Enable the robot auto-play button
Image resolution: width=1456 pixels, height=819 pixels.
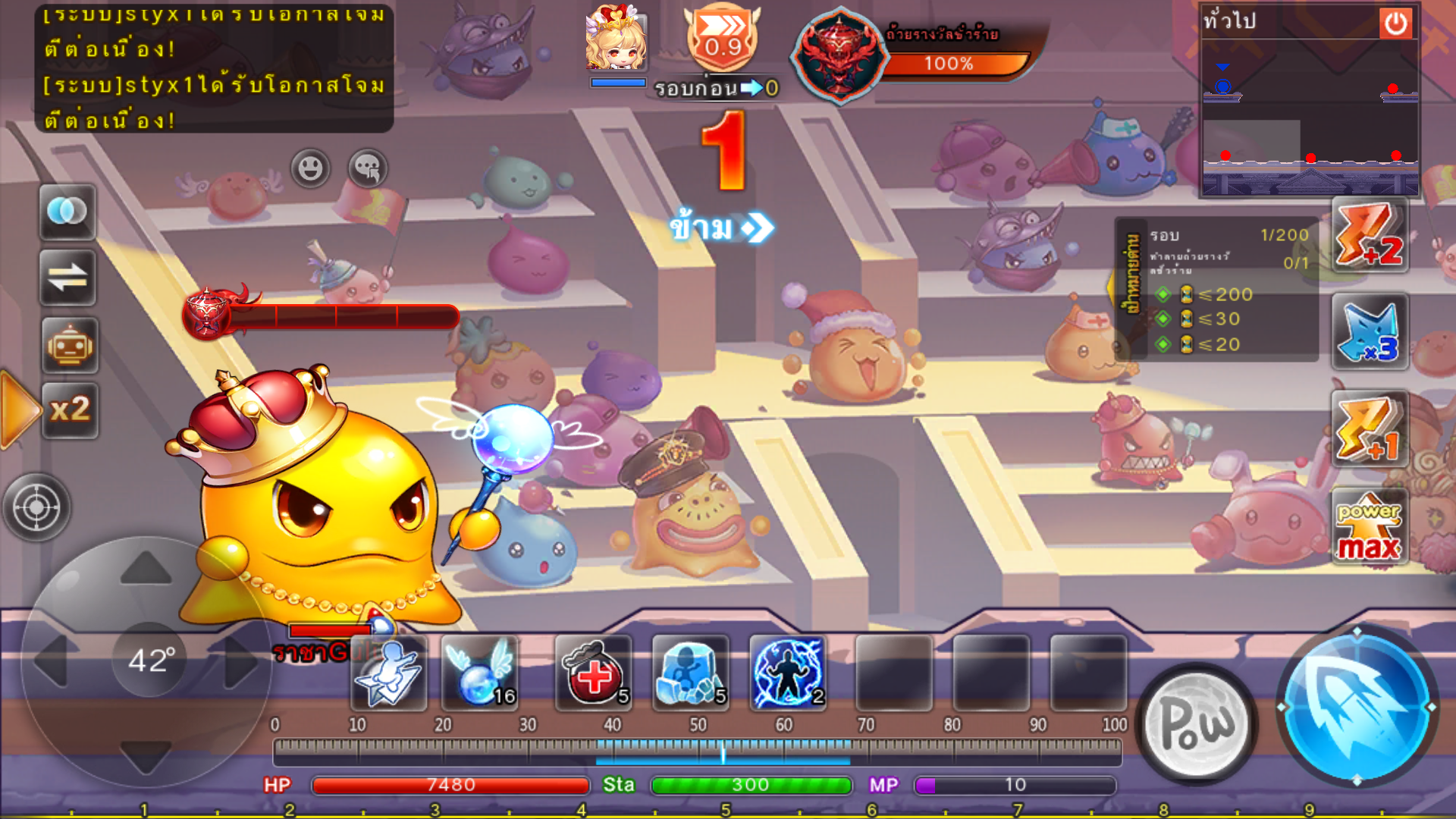[70, 346]
